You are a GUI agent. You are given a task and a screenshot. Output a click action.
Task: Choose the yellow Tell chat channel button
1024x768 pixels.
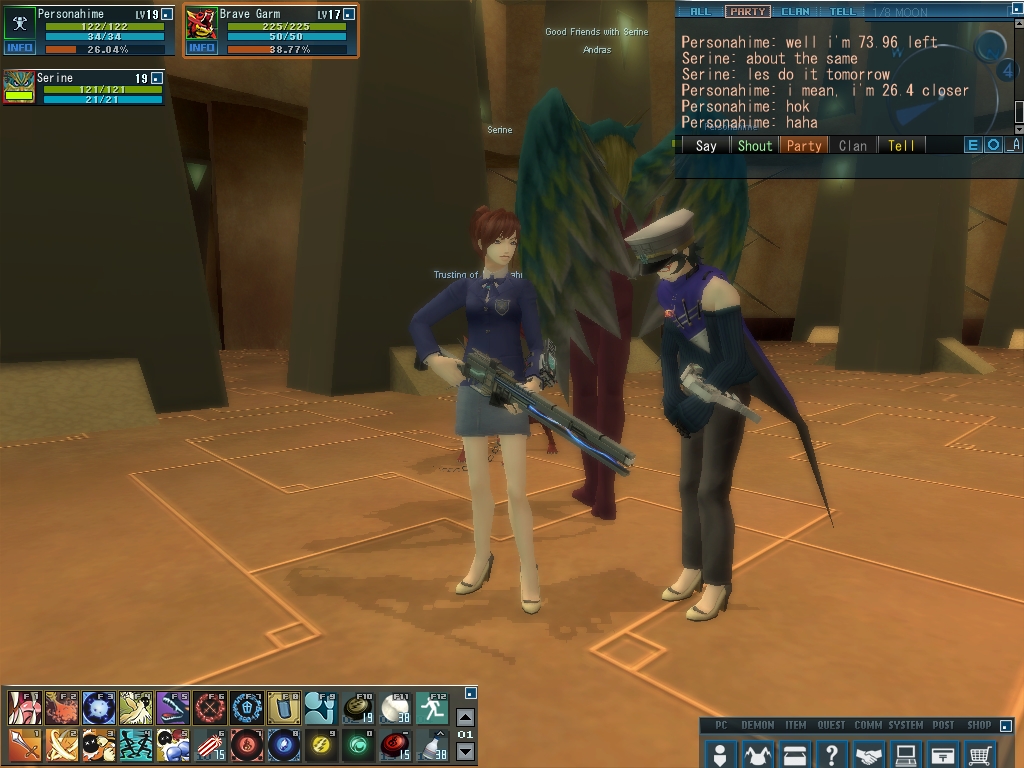pyautogui.click(x=901, y=145)
